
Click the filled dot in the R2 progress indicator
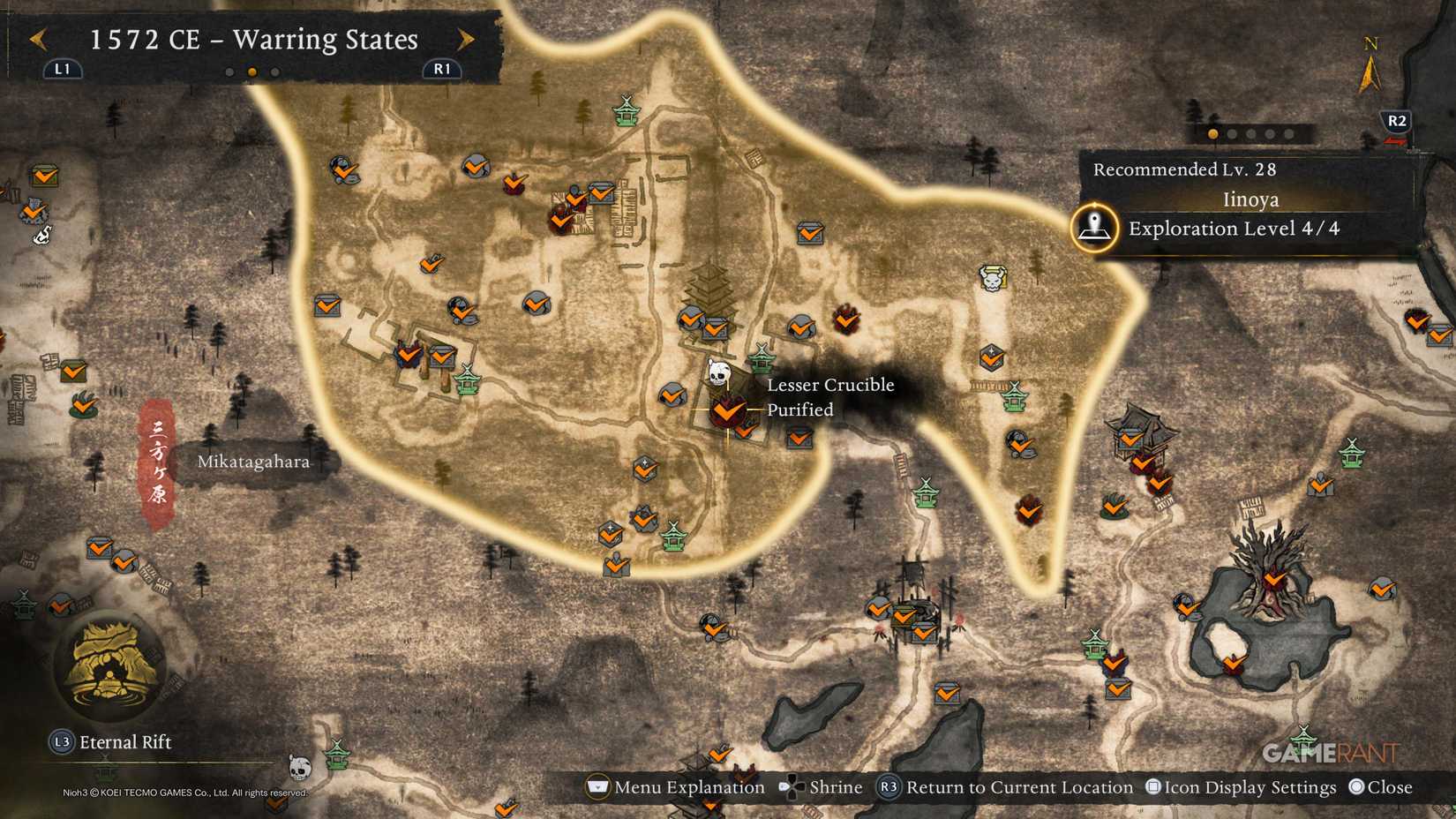tap(1212, 133)
